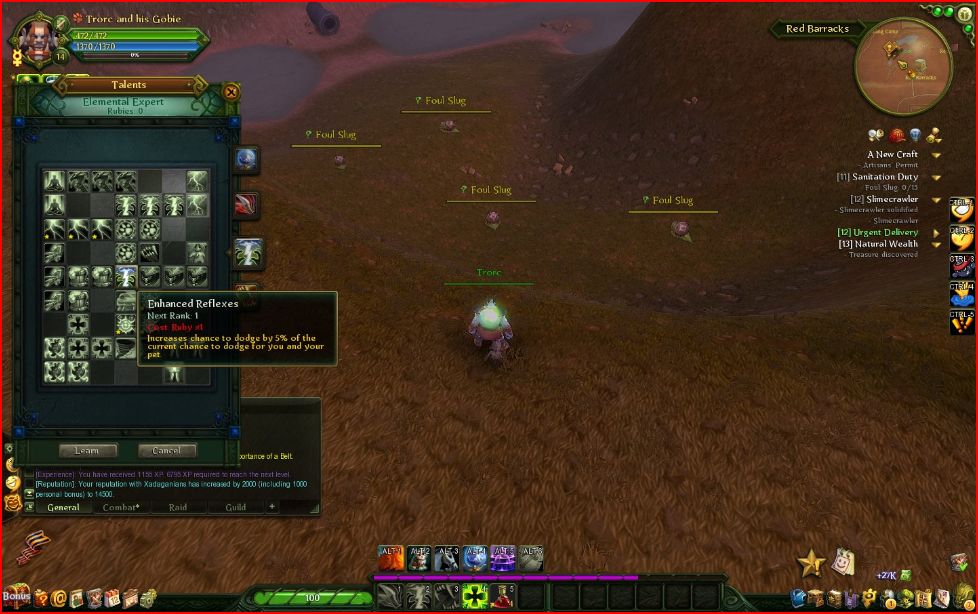Activate the ALT-1 fire ability
Image resolution: width=978 pixels, height=614 pixels.
[391, 558]
